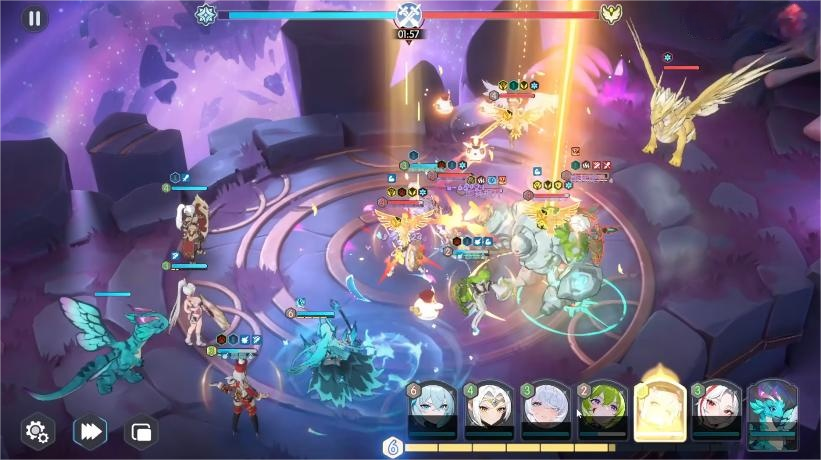Screen dimensions: 821x460
Task: Select the silver-haired hero card costing 3
Action: click(x=546, y=411)
